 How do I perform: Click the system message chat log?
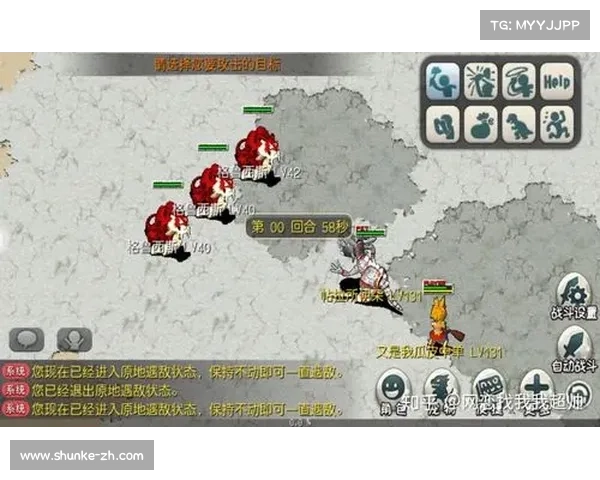tap(175, 390)
